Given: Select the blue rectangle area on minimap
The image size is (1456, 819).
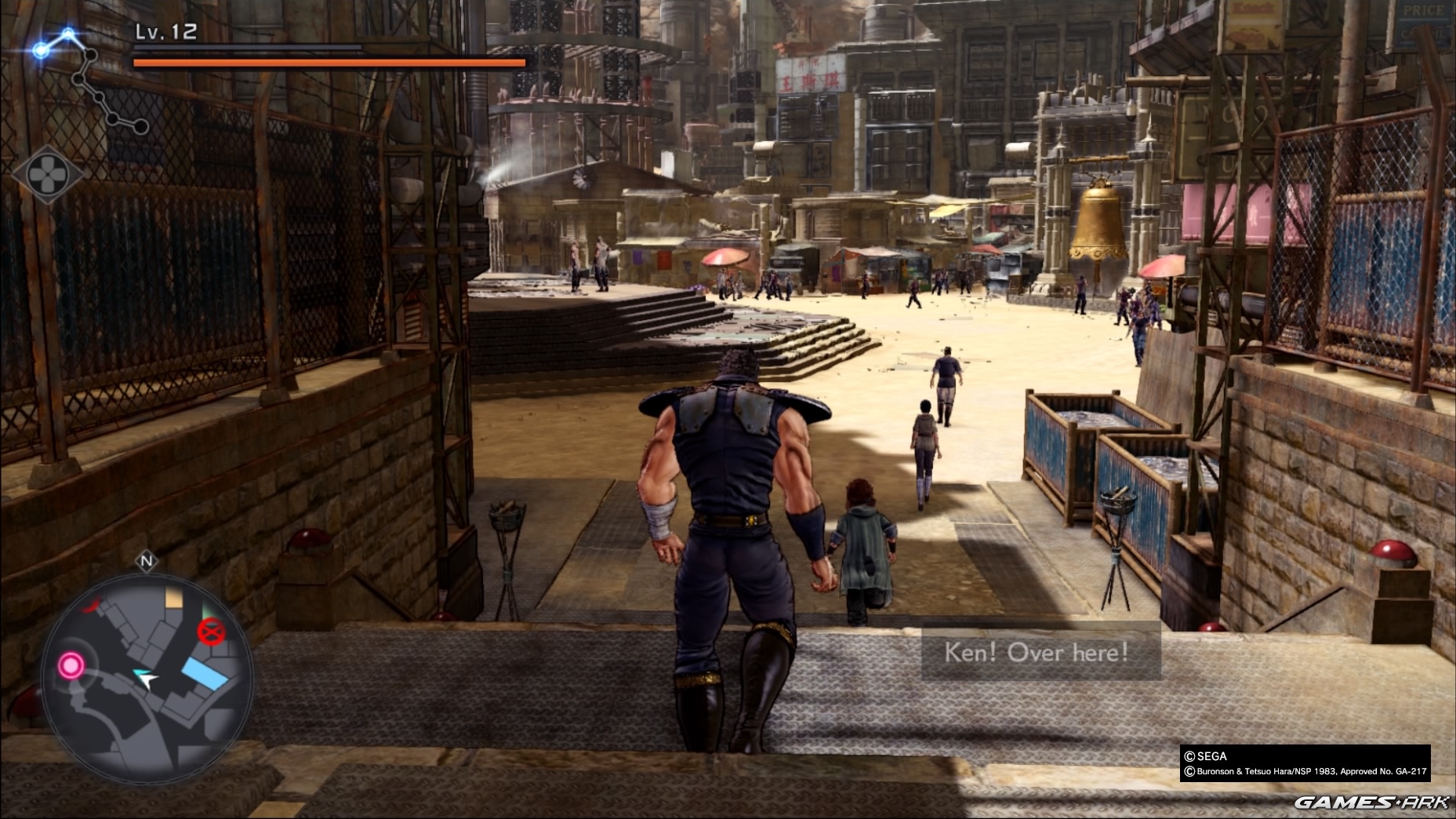Looking at the screenshot, I should 204,674.
